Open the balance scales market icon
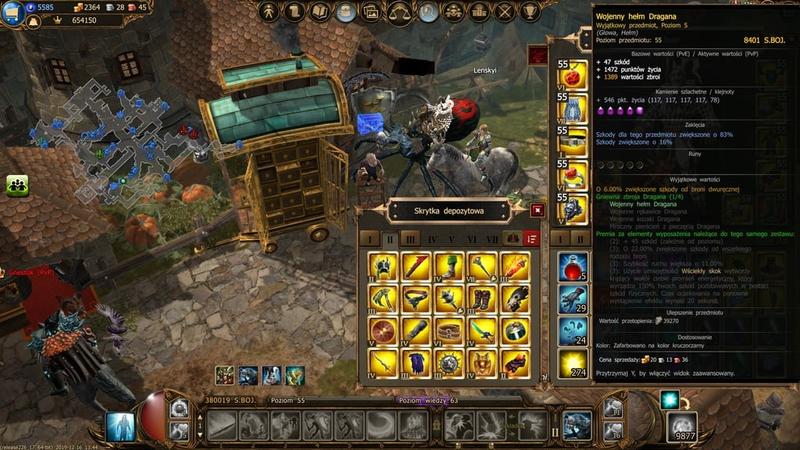Viewport: 800px width, 450px height. pyautogui.click(x=399, y=12)
